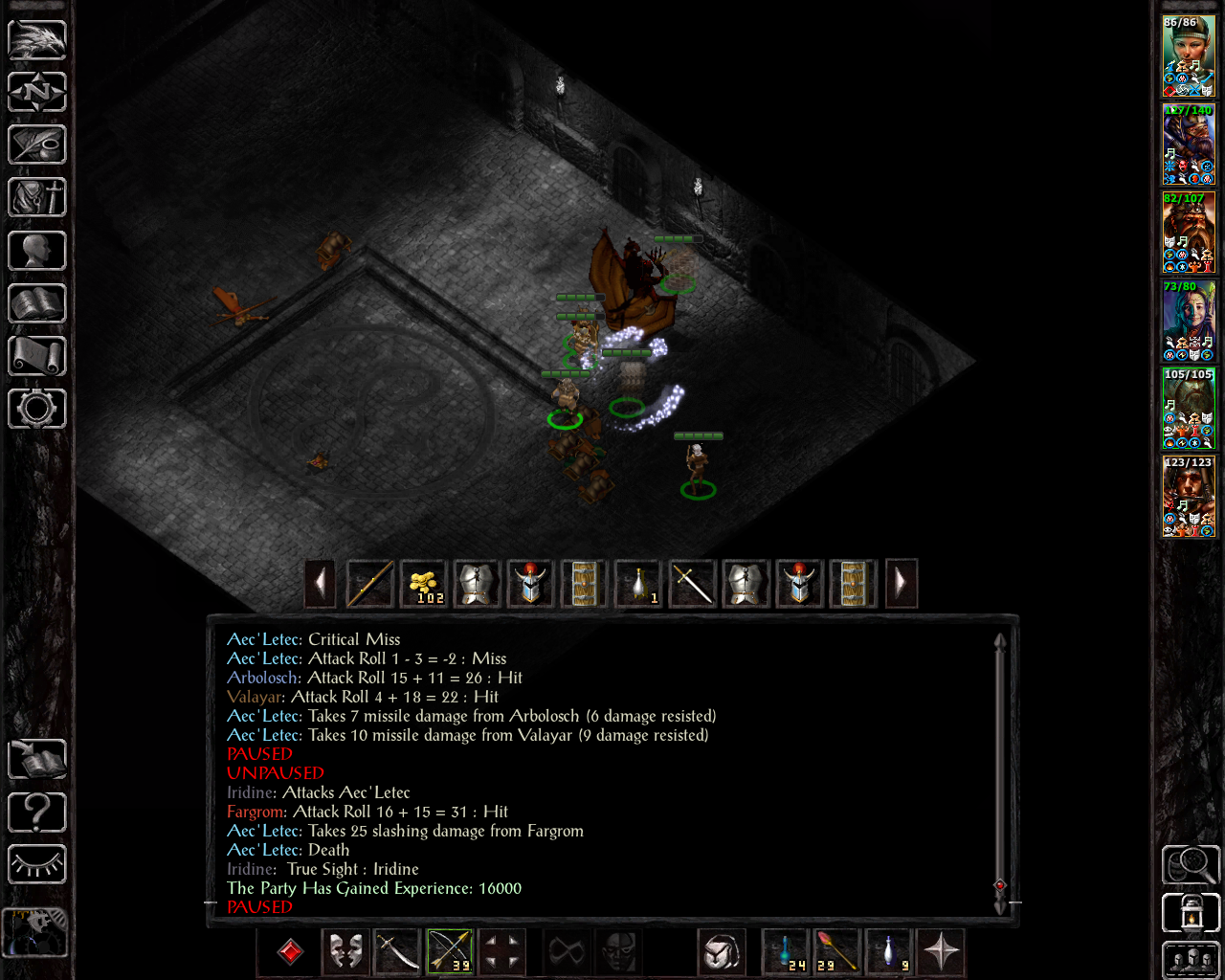Open the character record head icon
1225x980 pixels.
(37, 252)
